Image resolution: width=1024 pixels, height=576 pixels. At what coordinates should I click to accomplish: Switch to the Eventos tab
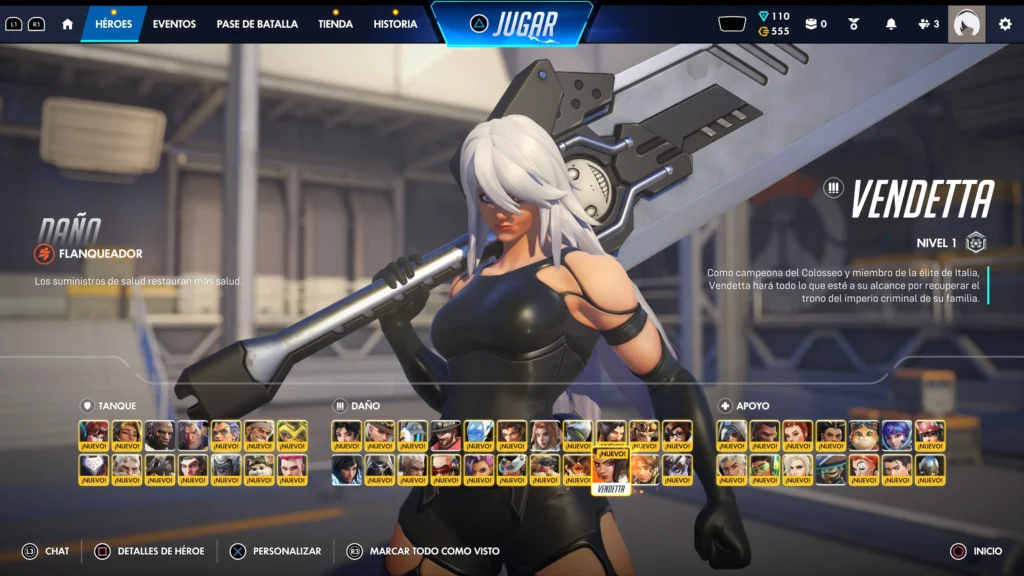click(174, 24)
